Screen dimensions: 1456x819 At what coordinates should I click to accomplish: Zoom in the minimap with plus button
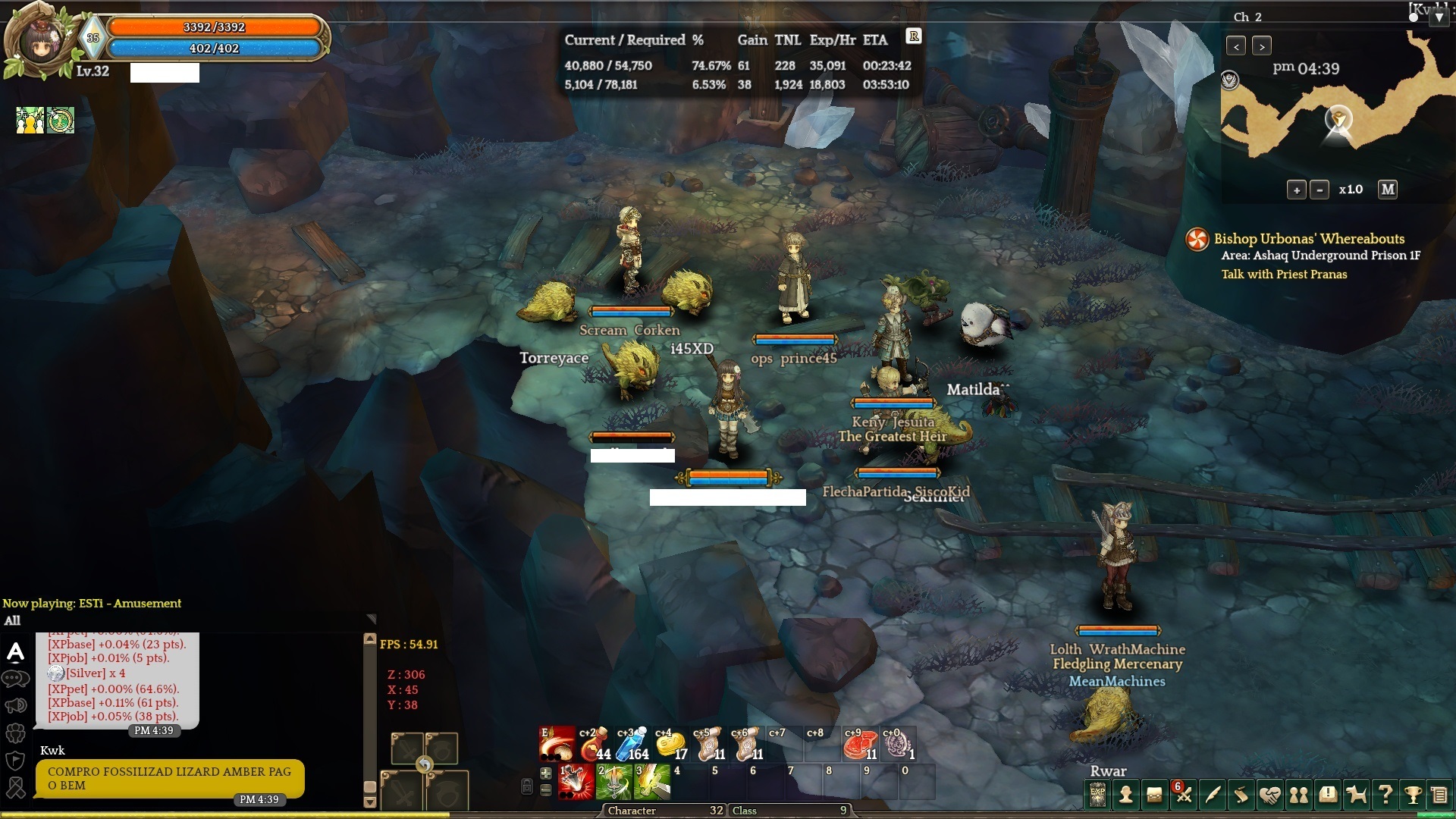pos(1296,190)
